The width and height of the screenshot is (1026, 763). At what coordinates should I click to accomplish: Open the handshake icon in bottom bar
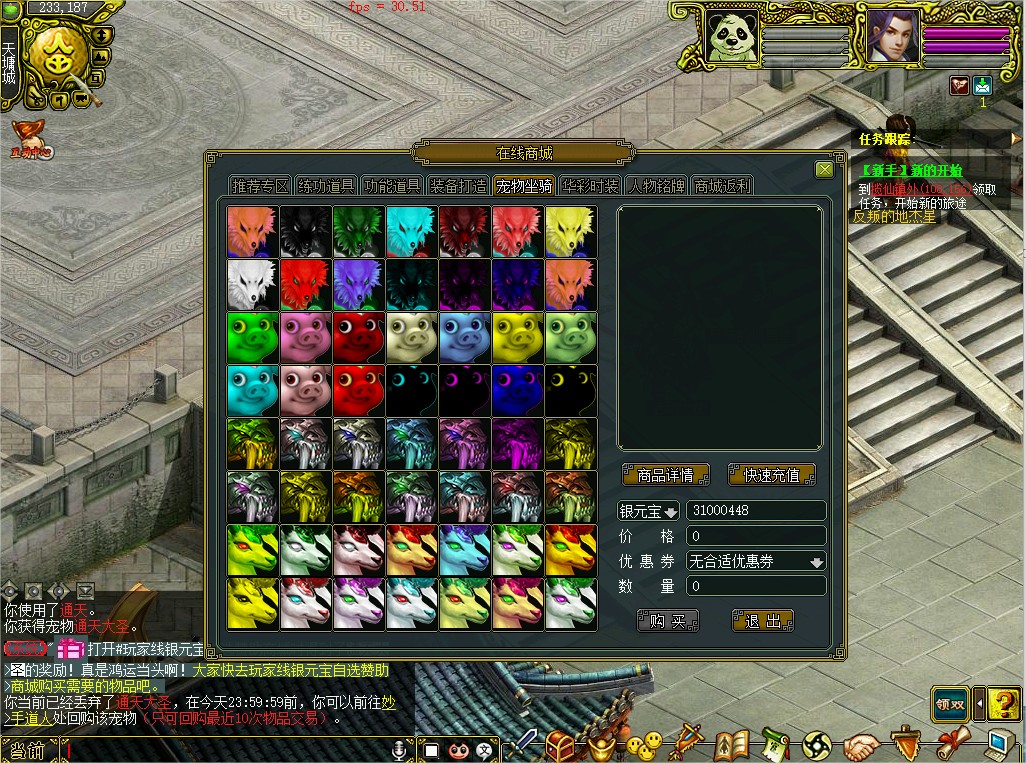coord(861,746)
